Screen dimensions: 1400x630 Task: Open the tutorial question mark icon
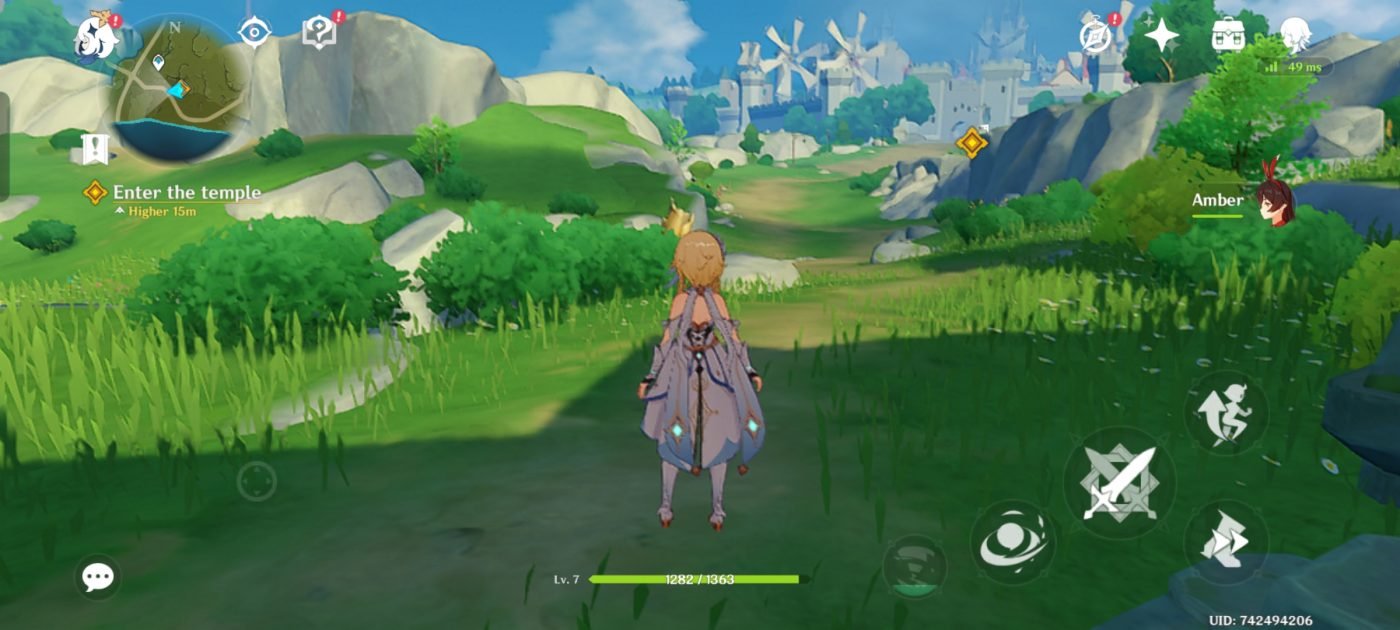pyautogui.click(x=318, y=33)
